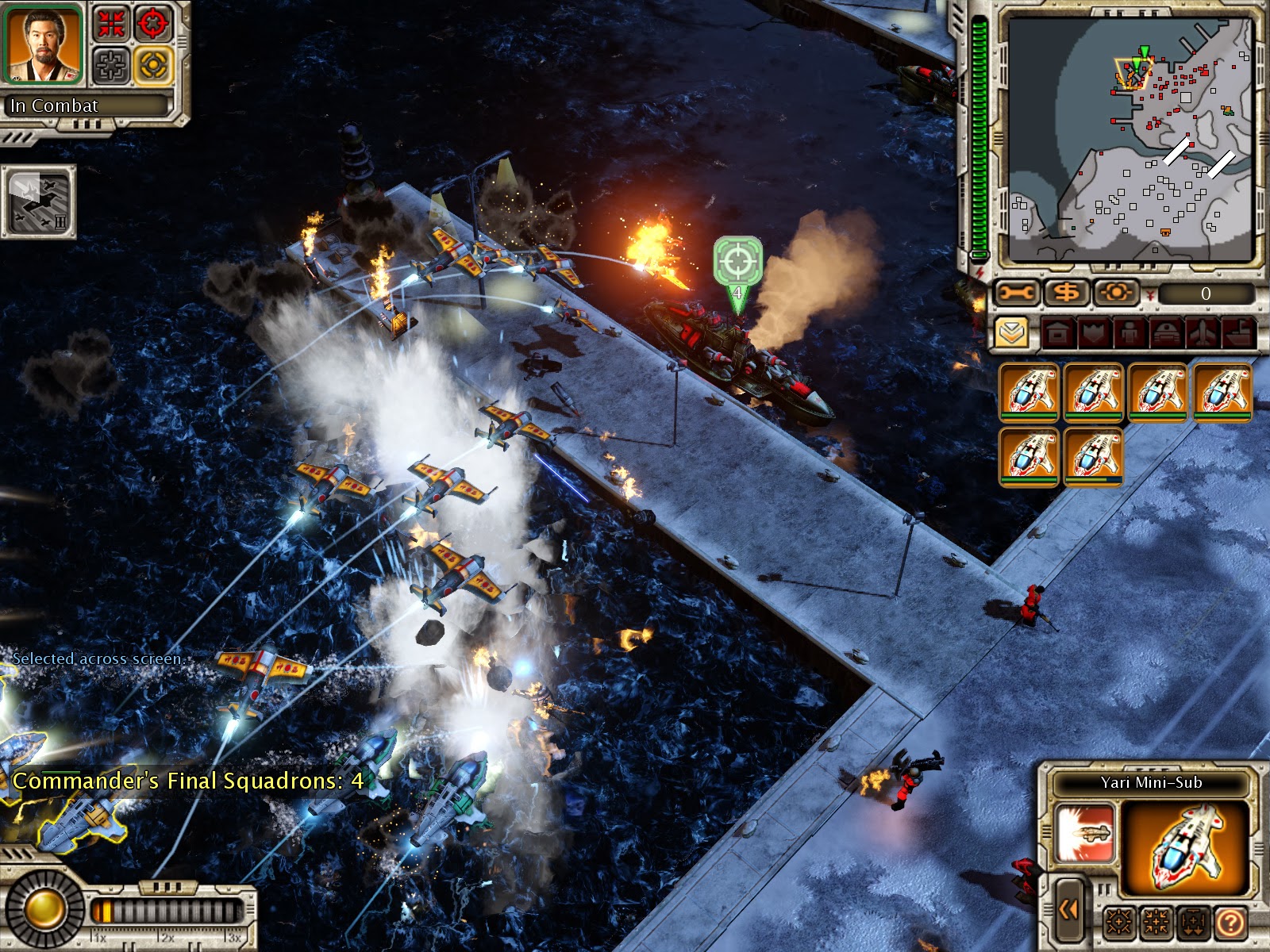
Task: Select the red converging-arrows co-commander order
Action: click(x=112, y=23)
